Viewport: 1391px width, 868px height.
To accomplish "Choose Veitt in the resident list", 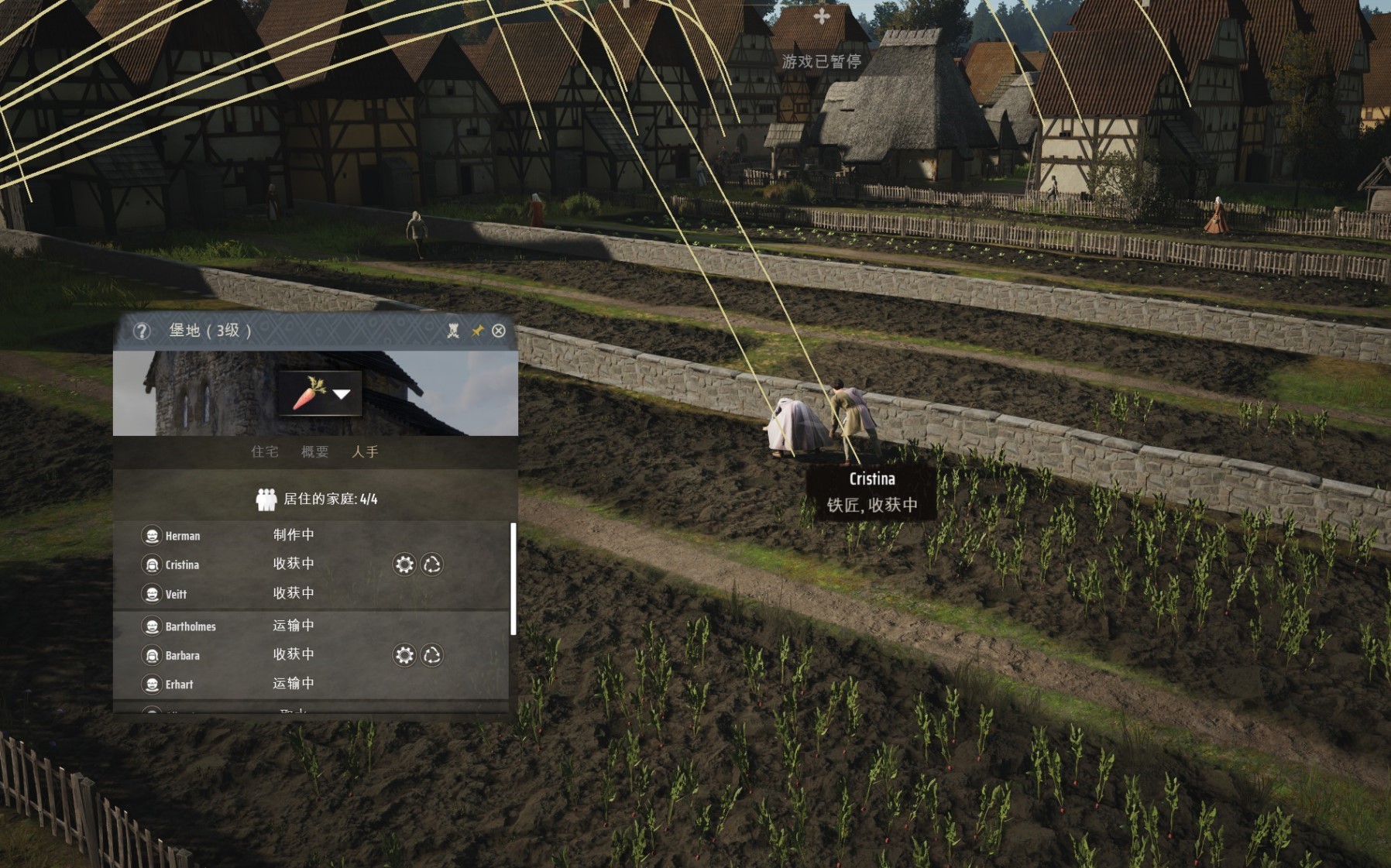I will (176, 594).
